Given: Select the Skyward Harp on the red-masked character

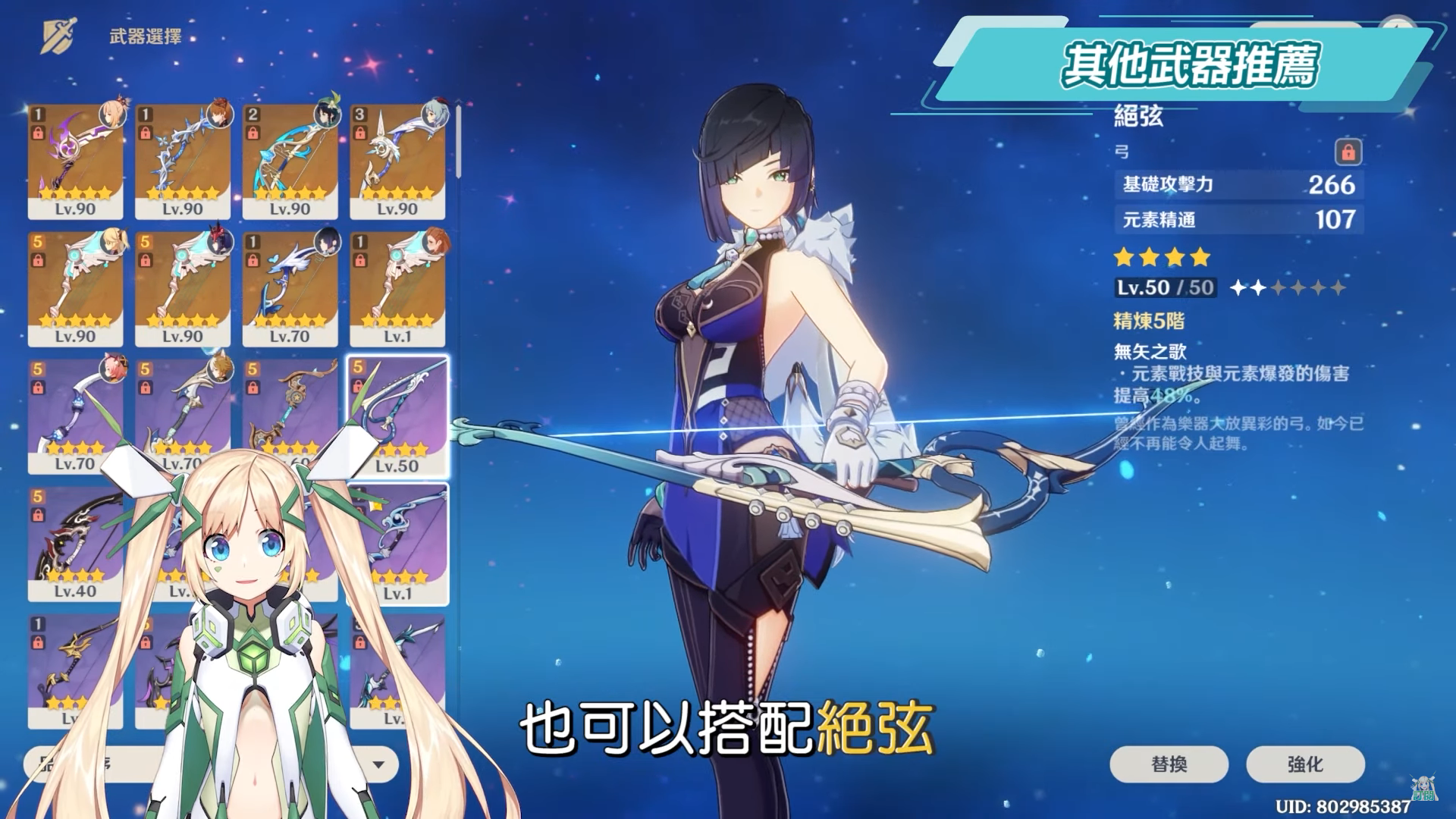Looking at the screenshot, I should point(183,288).
